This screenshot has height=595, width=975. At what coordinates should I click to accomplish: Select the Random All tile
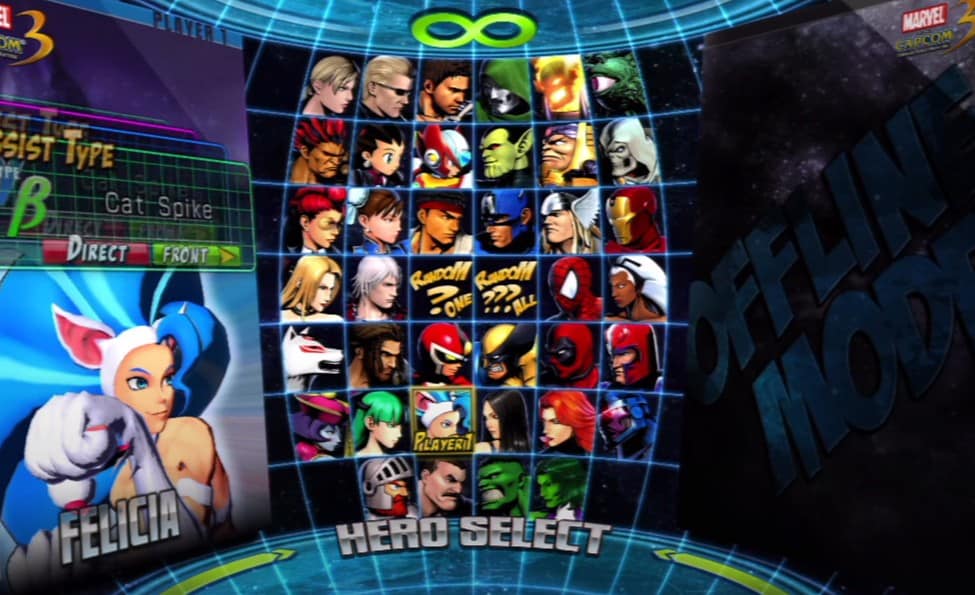(505, 287)
